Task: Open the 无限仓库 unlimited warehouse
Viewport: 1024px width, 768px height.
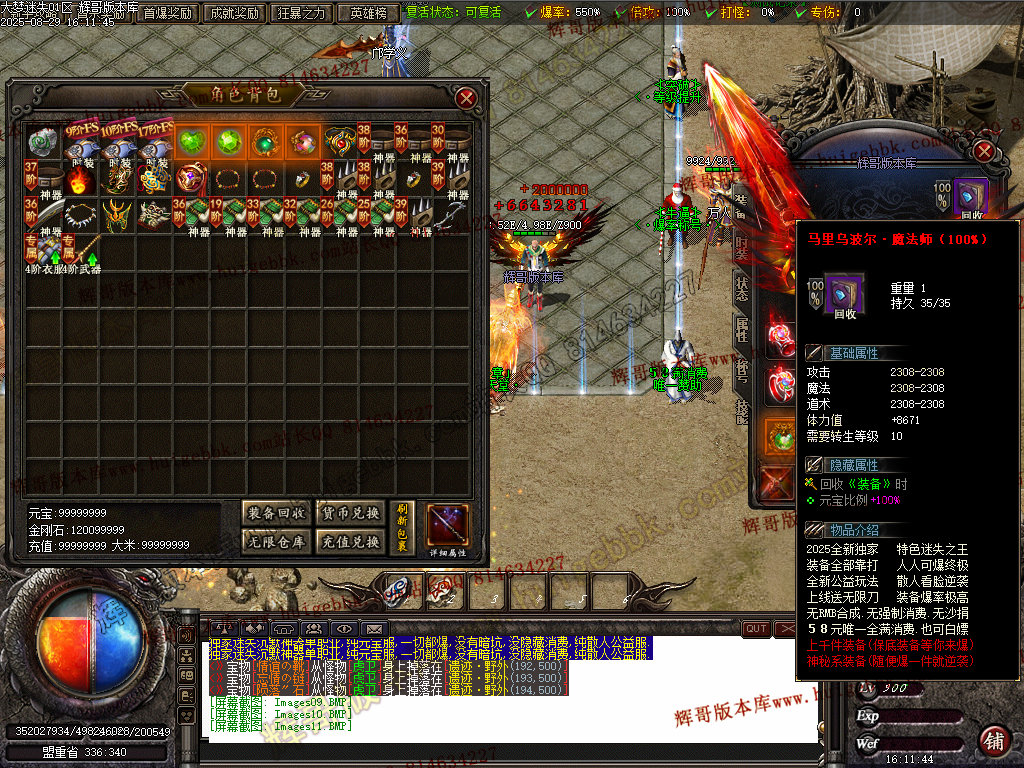Action: pyautogui.click(x=276, y=542)
